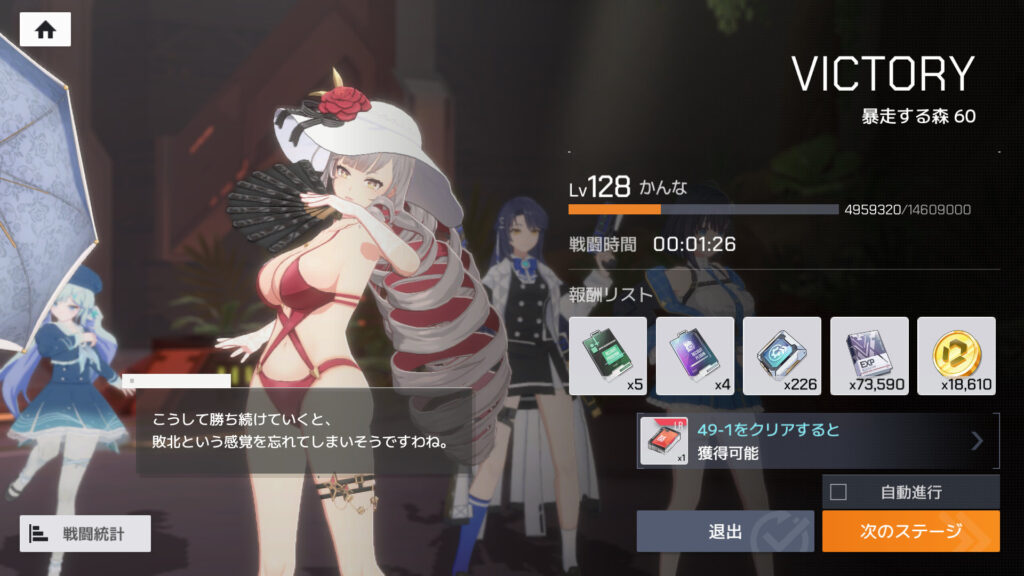
Task: Exit the stage with 退出
Action: (x=726, y=531)
